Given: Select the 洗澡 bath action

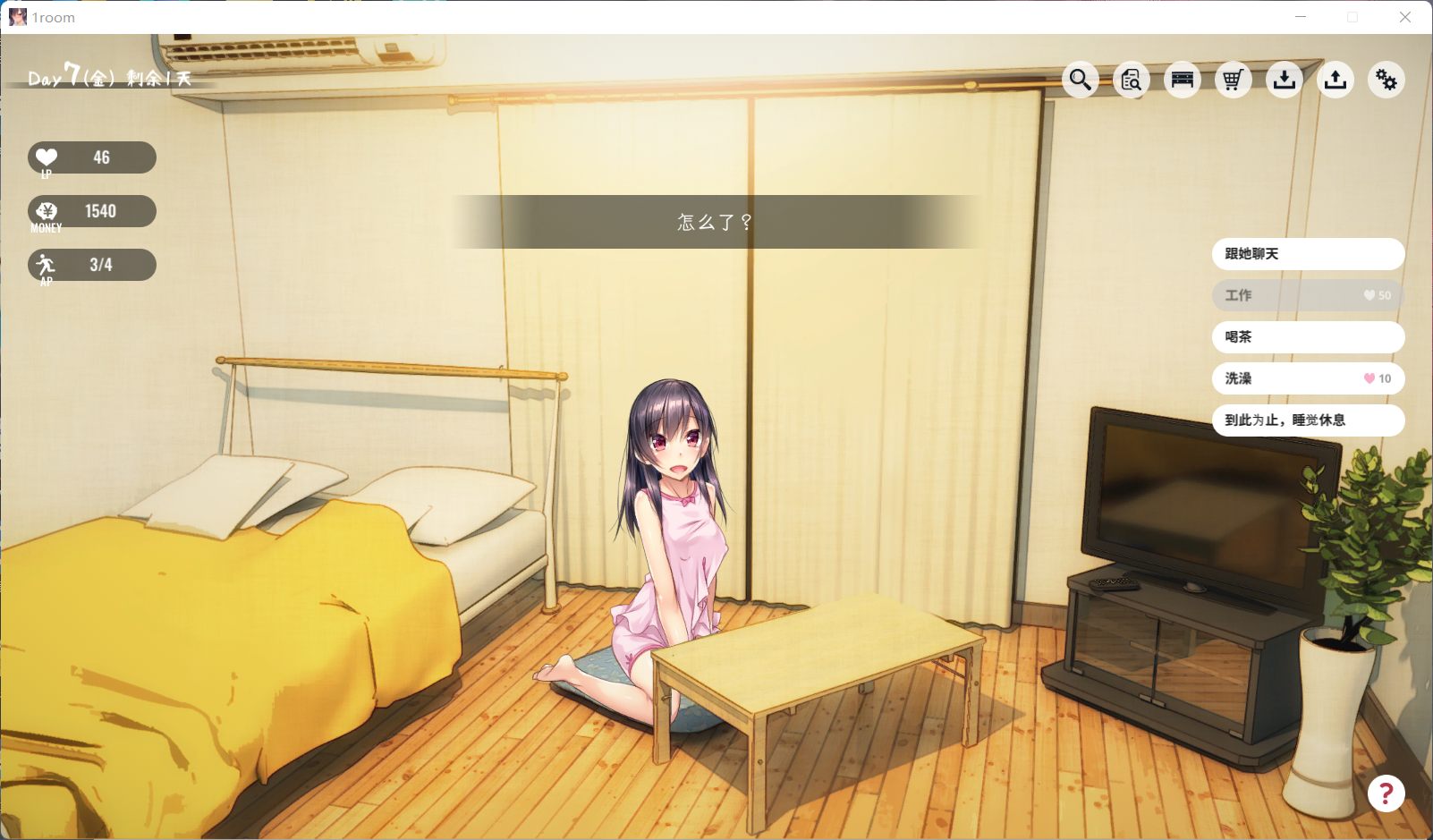Looking at the screenshot, I should click(x=1307, y=378).
